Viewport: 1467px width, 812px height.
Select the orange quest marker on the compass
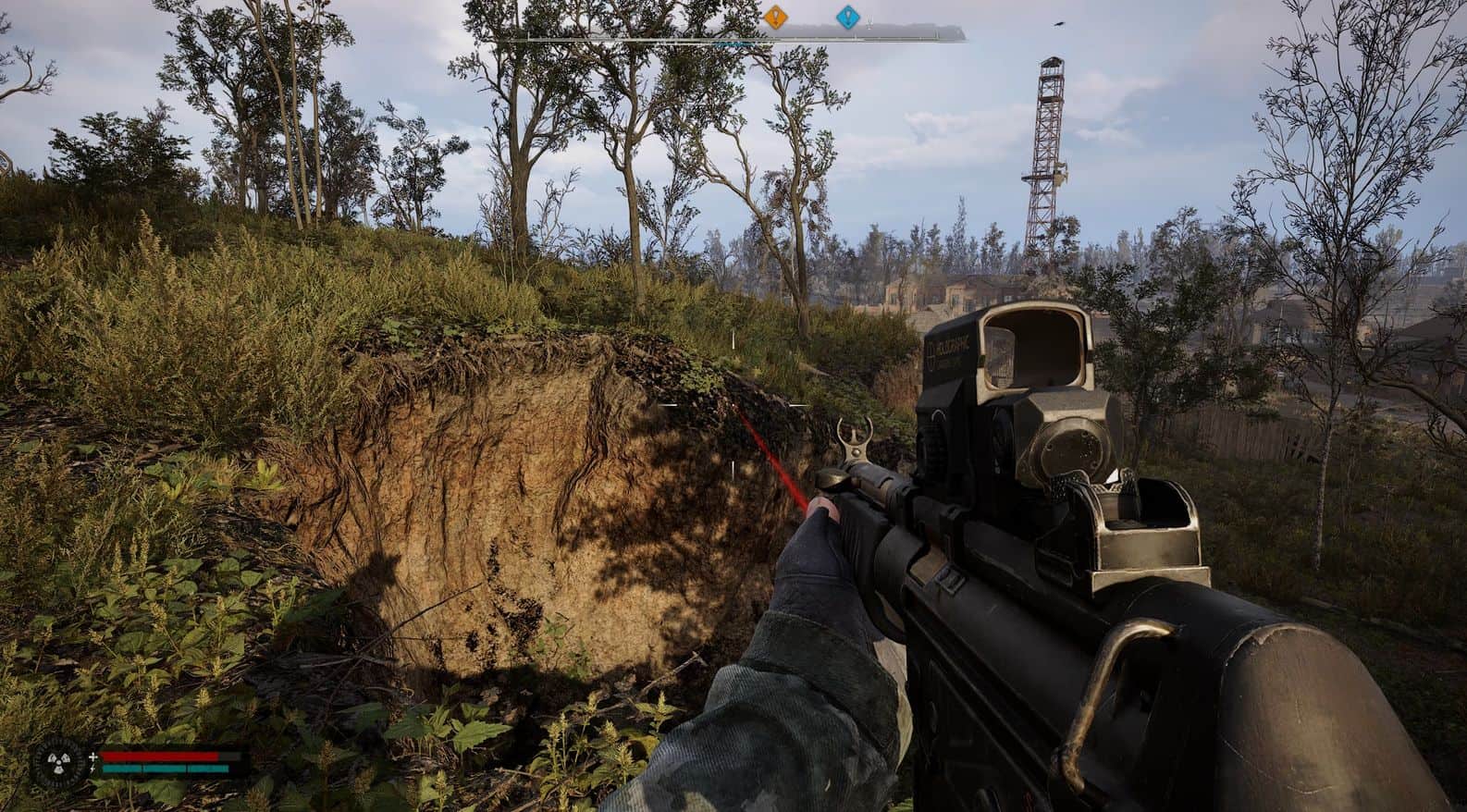(775, 16)
